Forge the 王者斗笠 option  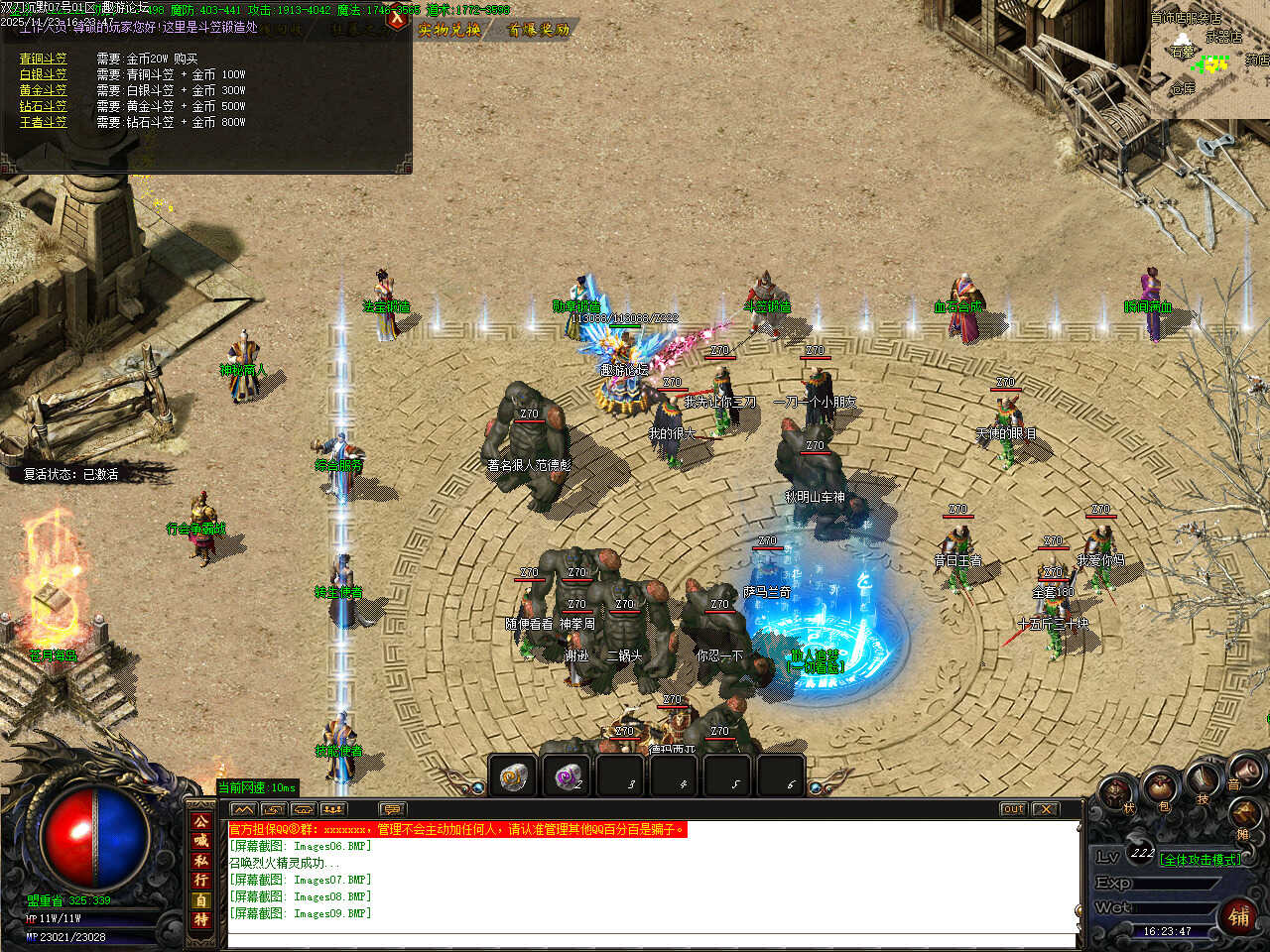[x=44, y=122]
